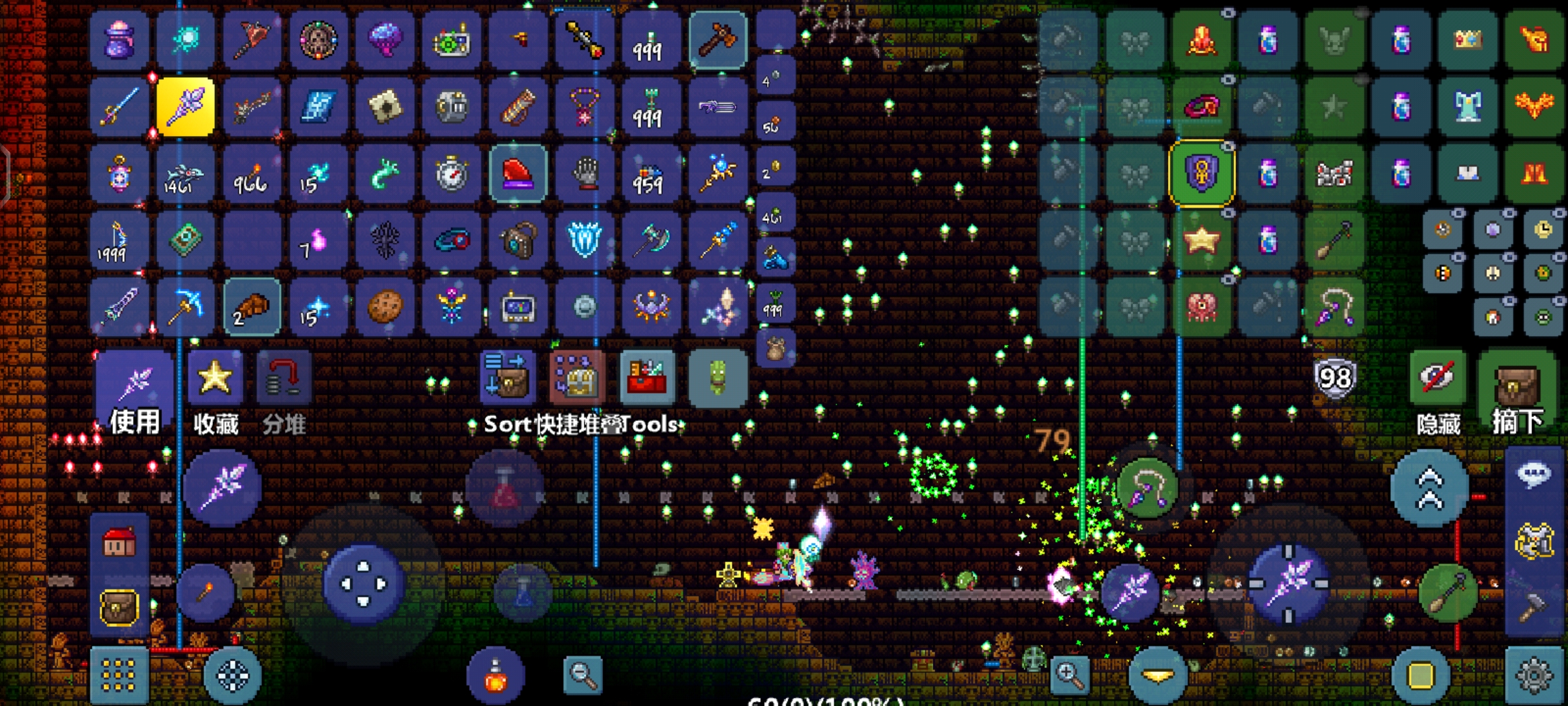The image size is (1568, 706).
Task: Tap the 摘下 unequip button
Action: 1517,386
